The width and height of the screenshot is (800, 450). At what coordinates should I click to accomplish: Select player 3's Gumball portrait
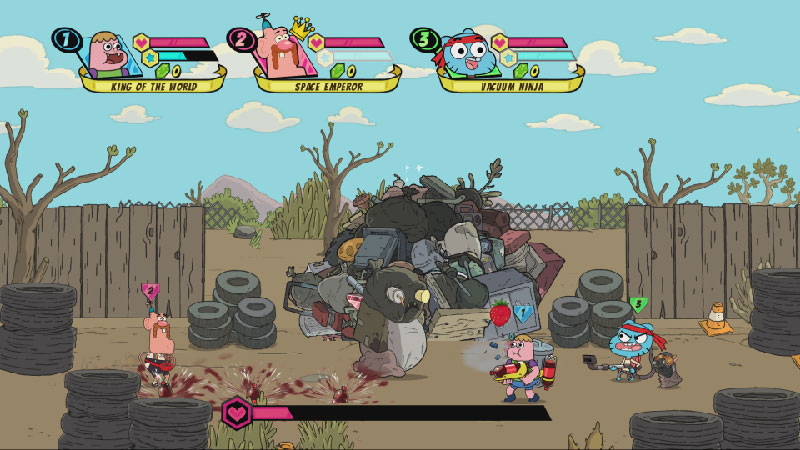466,54
